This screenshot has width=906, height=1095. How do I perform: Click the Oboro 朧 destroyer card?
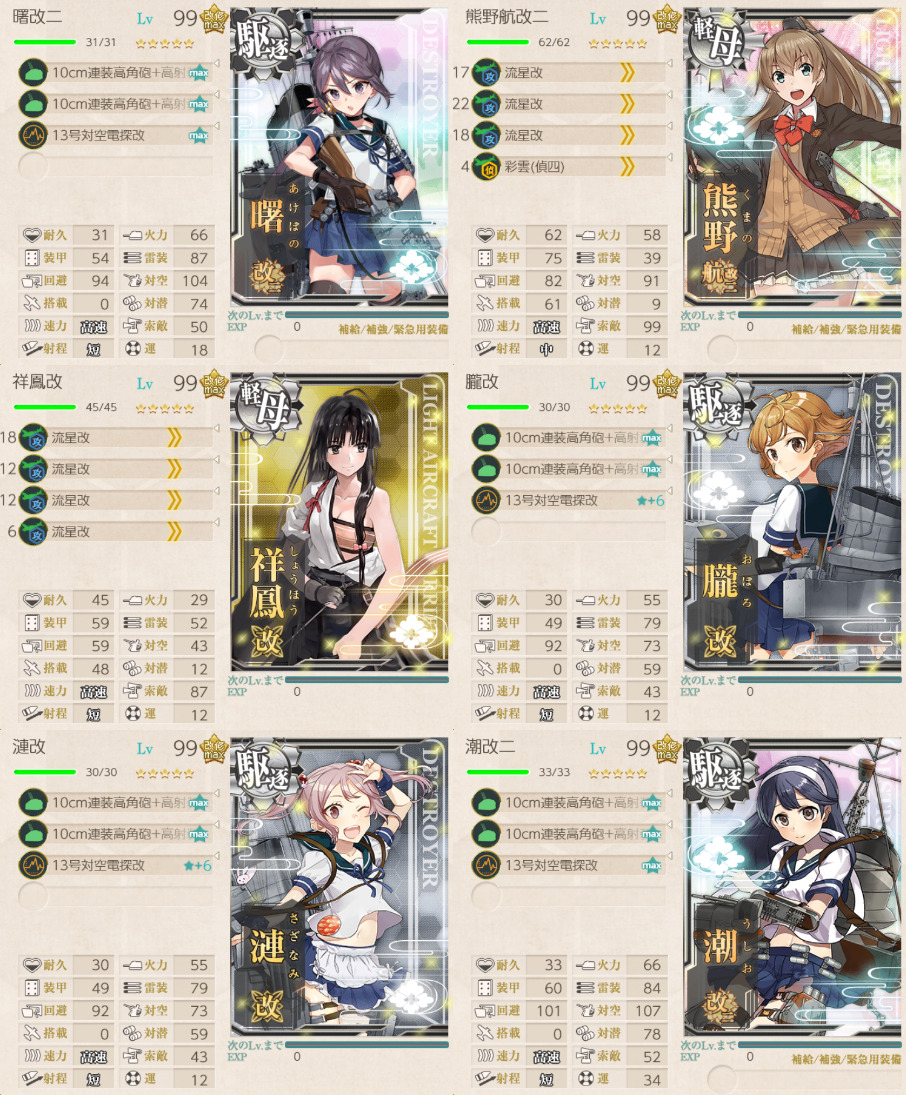pyautogui.click(x=793, y=520)
